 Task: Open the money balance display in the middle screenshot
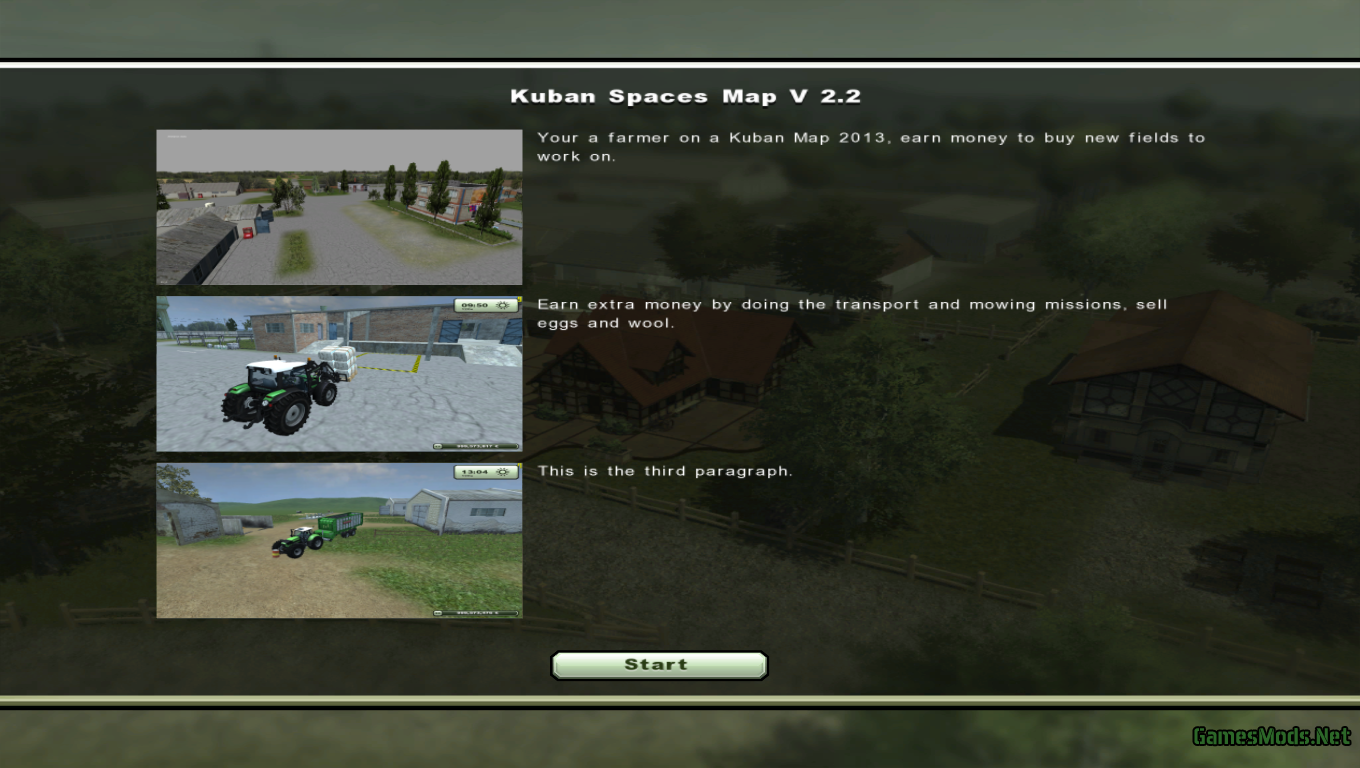(480, 446)
